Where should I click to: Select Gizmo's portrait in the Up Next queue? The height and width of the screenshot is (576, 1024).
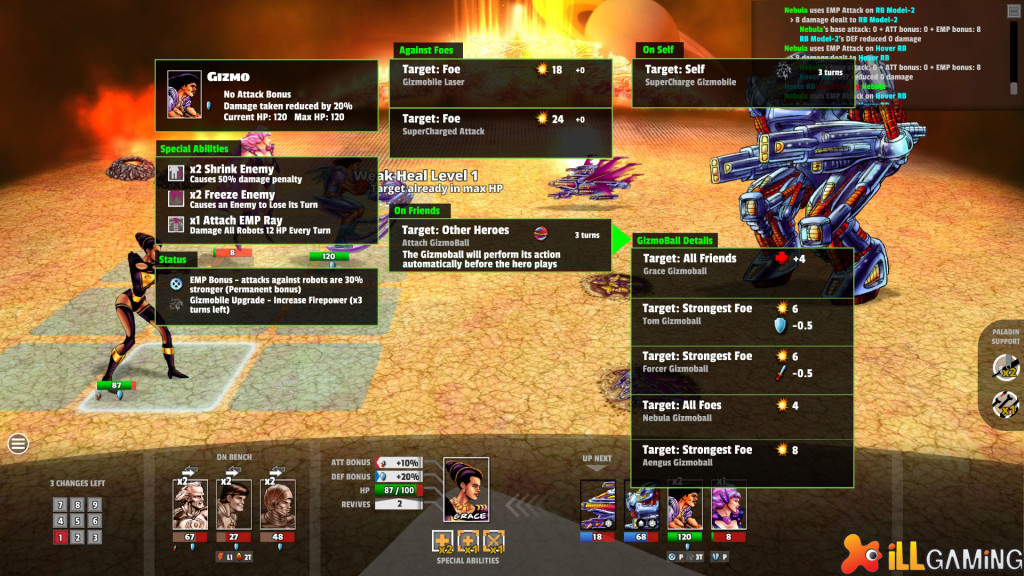pyautogui.click(x=684, y=505)
